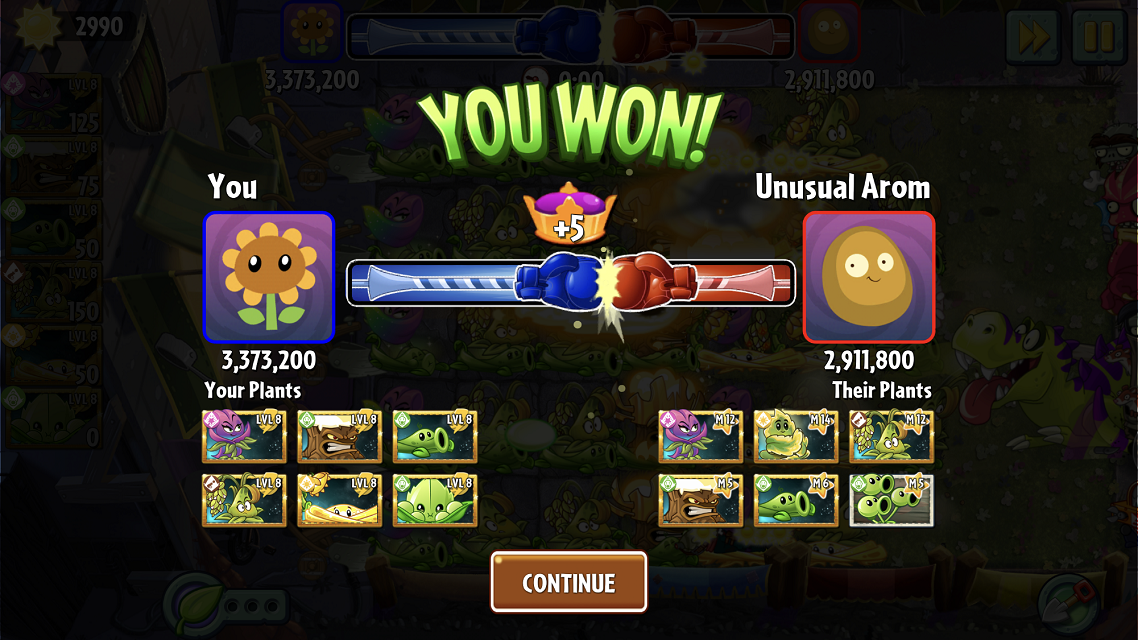Inspect your LVL 8 Torchwood card
This screenshot has width=1138, height=640.
pos(339,436)
